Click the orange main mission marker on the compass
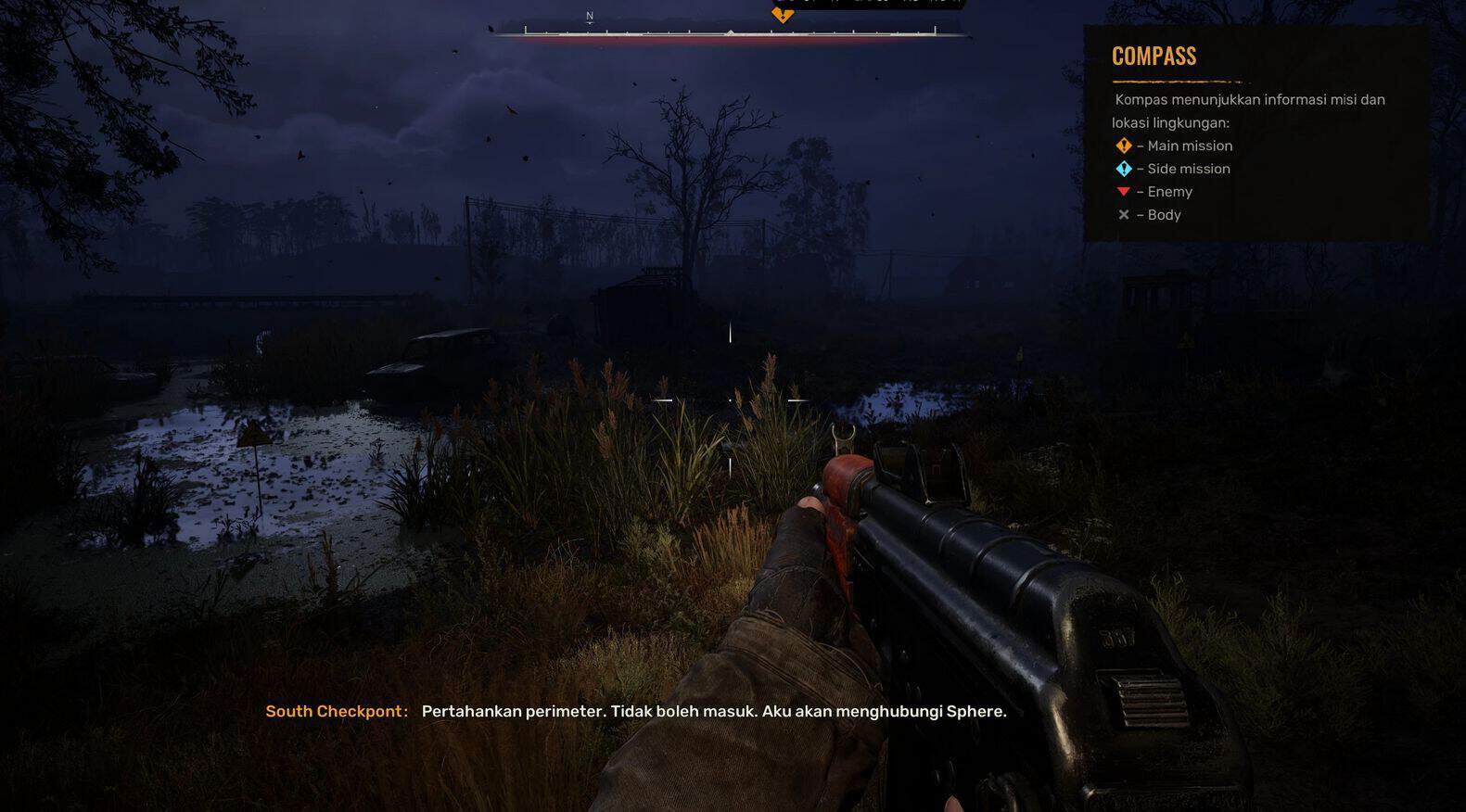Screen dimensions: 1466x812 (783, 15)
